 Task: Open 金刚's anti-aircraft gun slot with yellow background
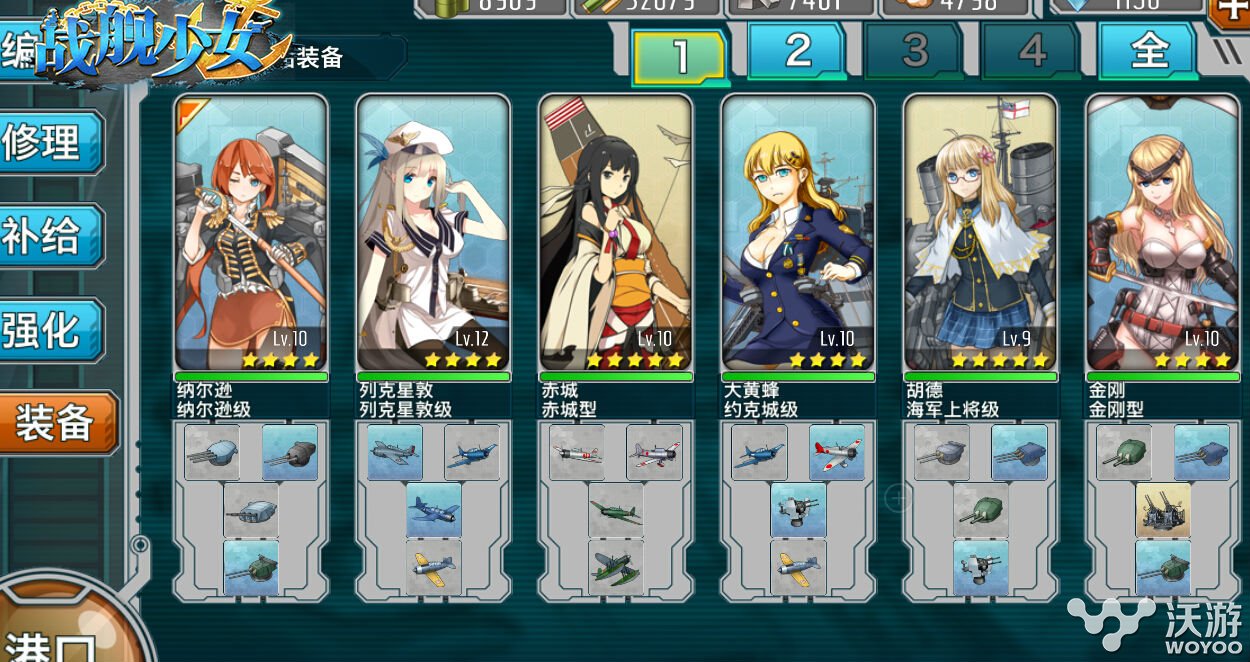pos(1162,510)
